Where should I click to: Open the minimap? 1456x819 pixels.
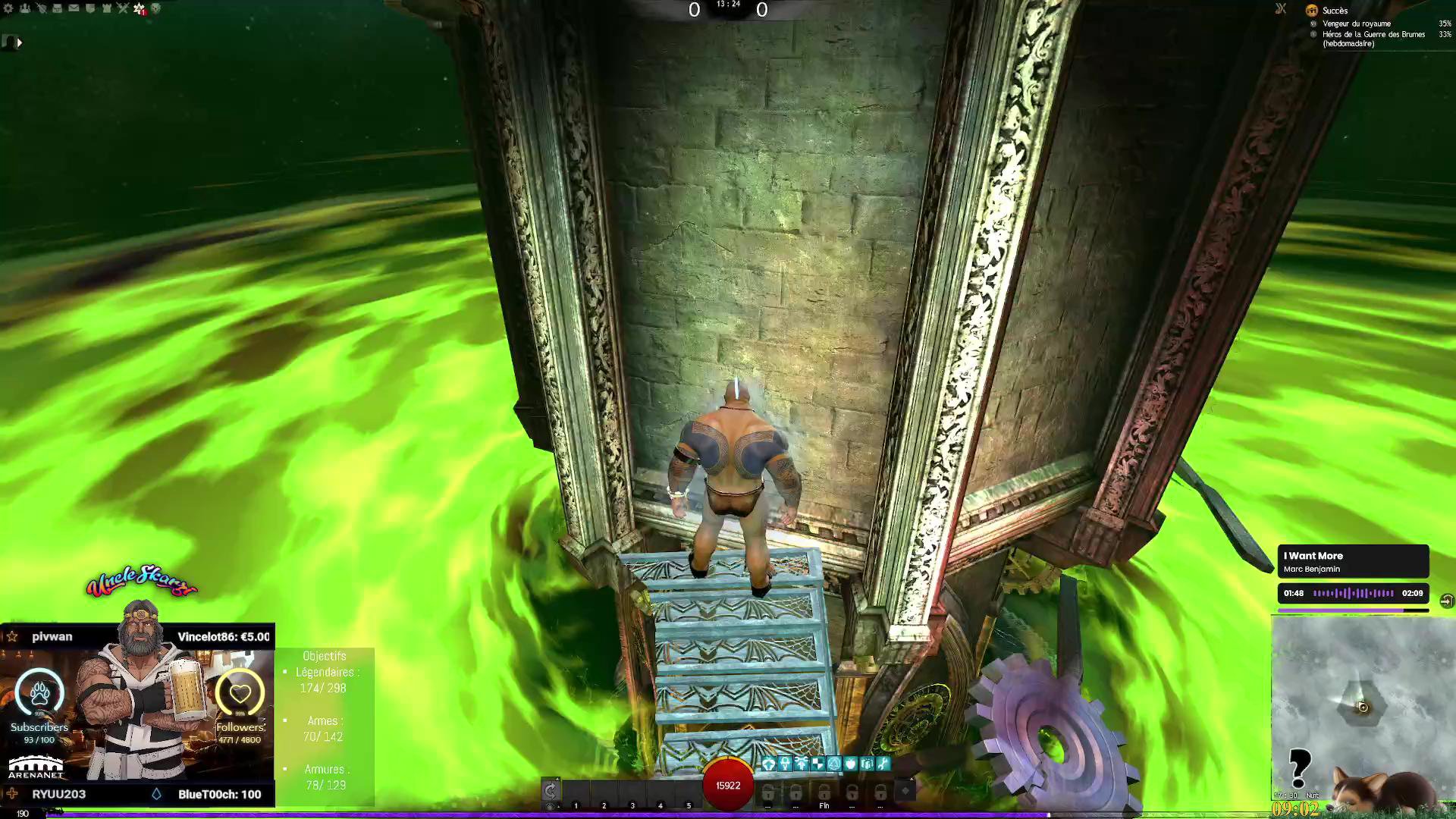point(1362,705)
